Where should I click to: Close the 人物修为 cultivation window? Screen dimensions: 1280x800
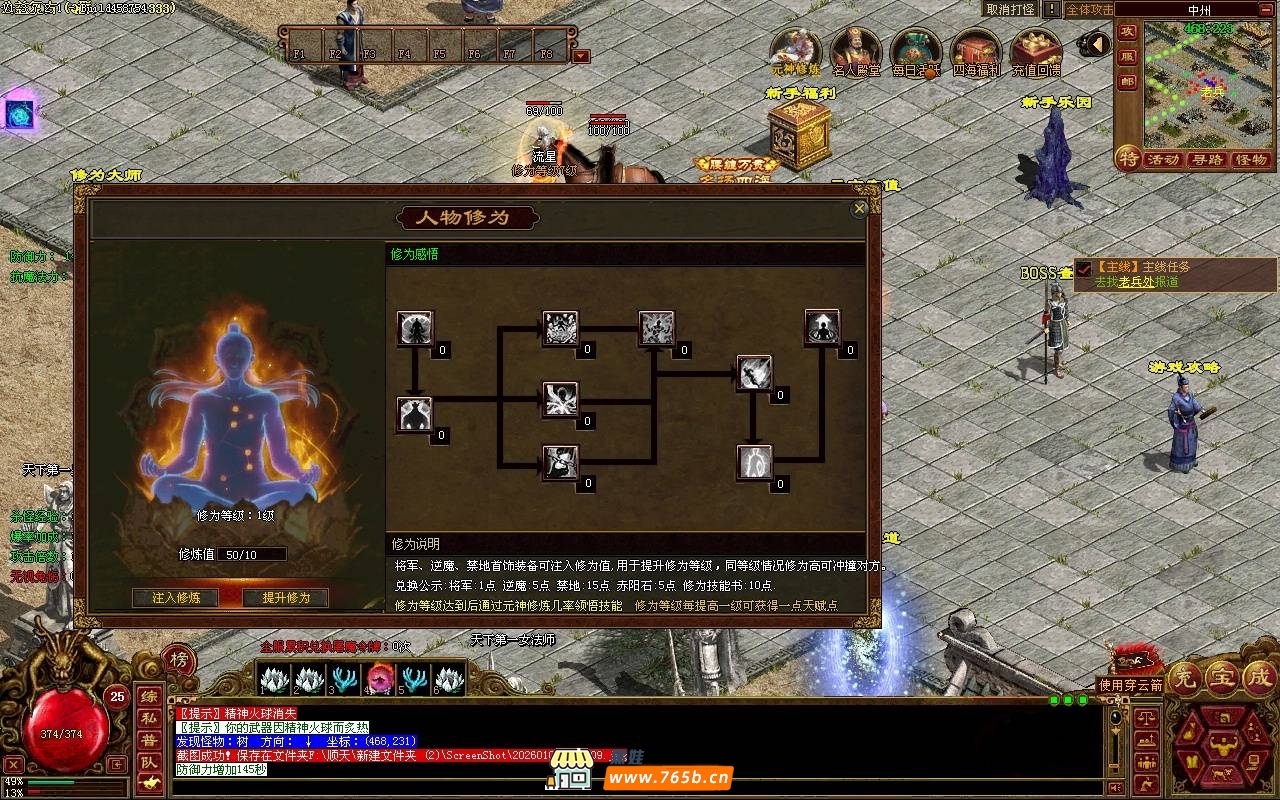click(859, 209)
